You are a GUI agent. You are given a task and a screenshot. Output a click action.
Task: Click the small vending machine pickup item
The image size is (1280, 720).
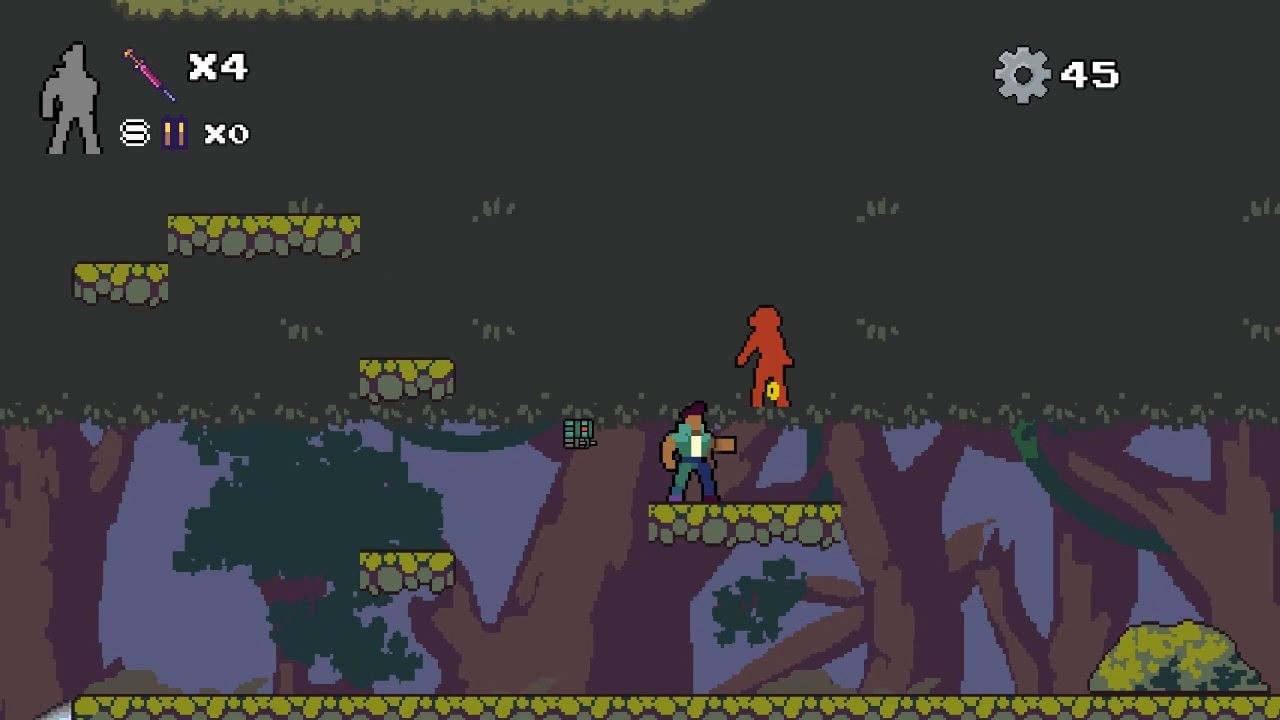(x=578, y=433)
